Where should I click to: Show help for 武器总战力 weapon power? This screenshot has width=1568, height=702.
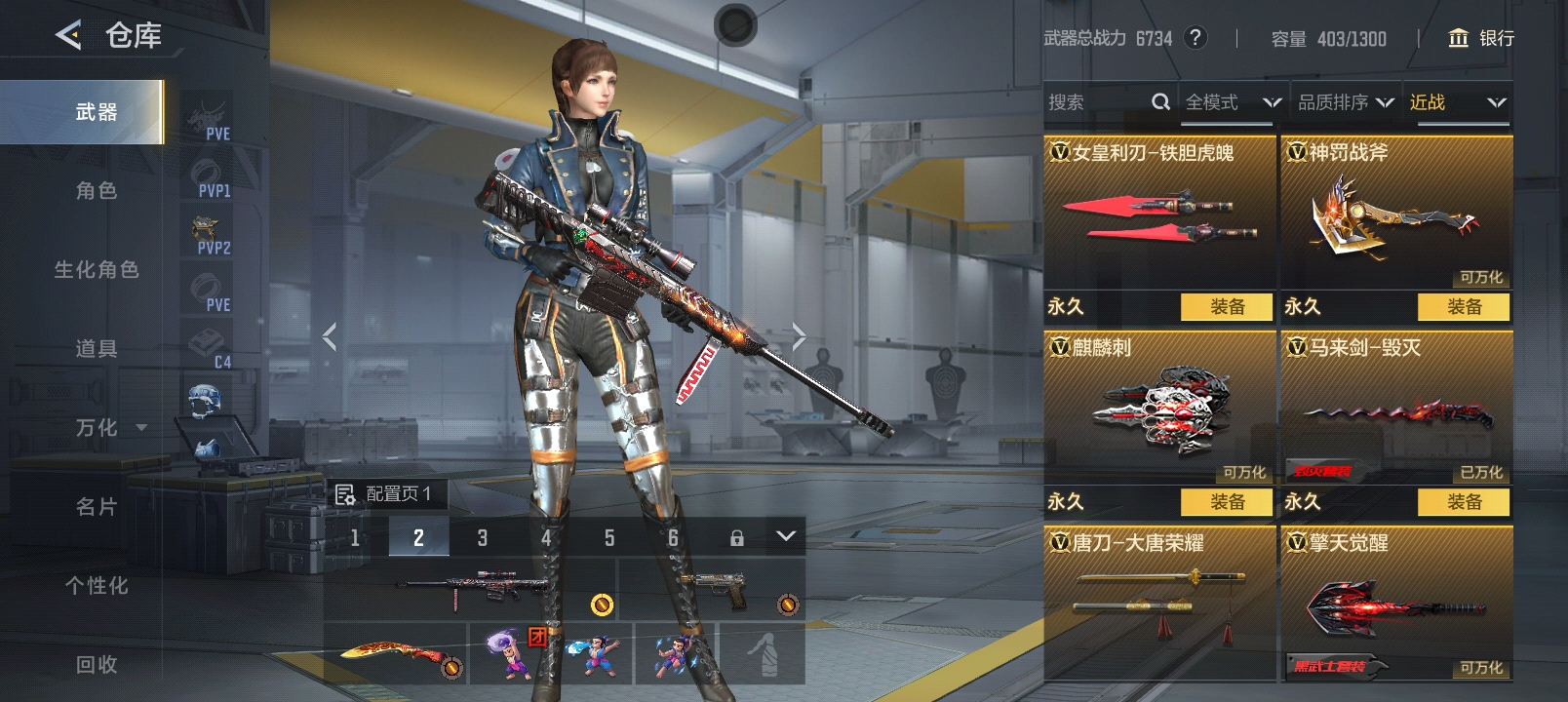coord(1195,38)
